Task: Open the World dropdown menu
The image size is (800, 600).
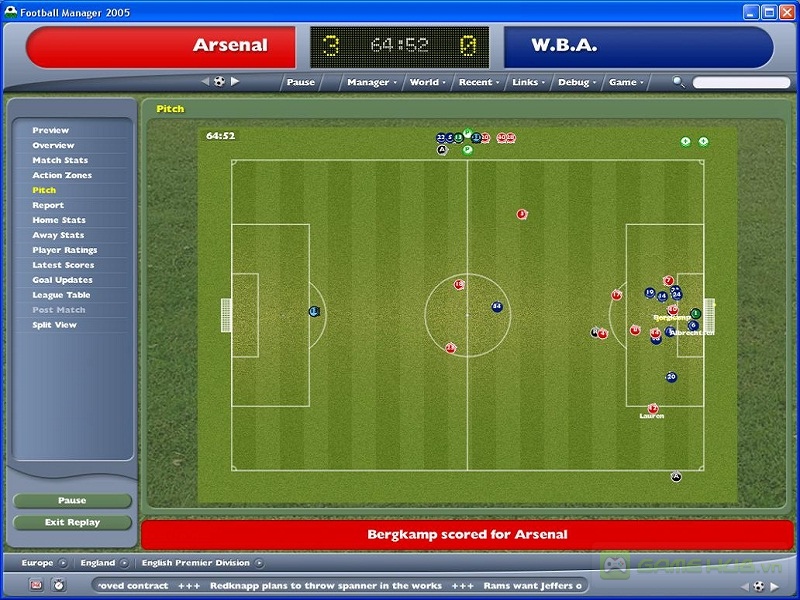Action: tap(427, 82)
